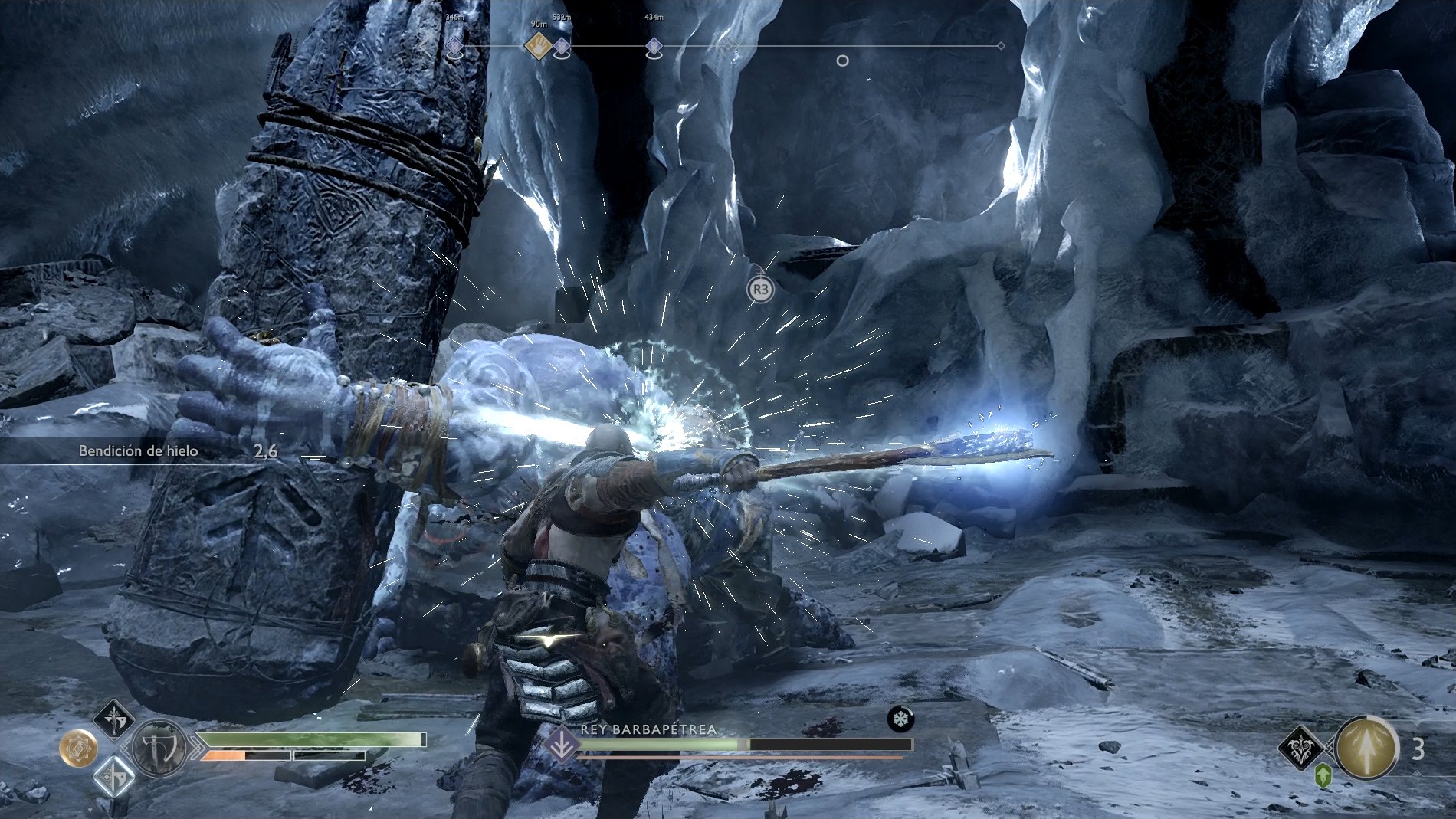Click the compass objective marker at 434m

click(654, 46)
